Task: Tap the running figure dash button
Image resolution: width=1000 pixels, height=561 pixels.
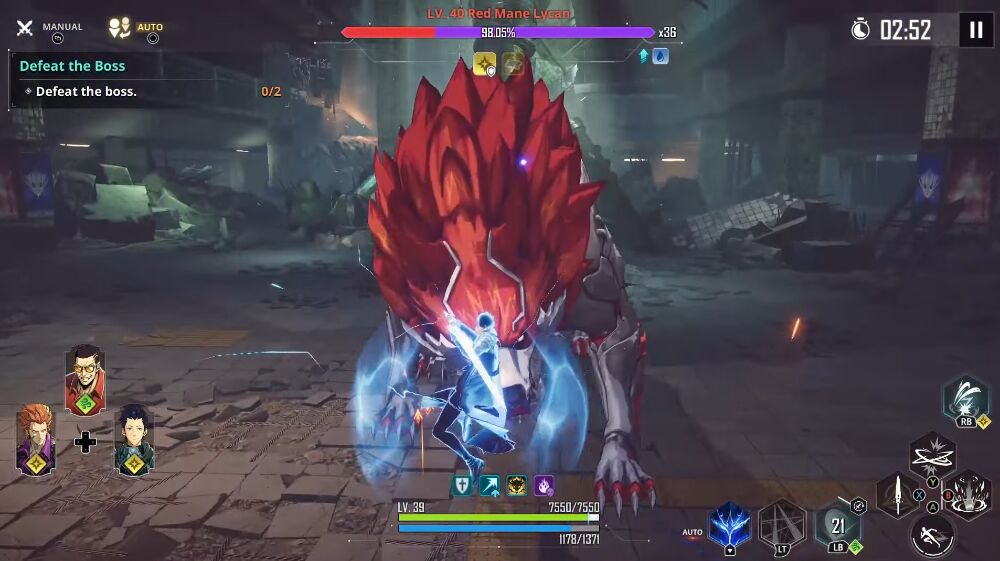Action: coord(932,535)
